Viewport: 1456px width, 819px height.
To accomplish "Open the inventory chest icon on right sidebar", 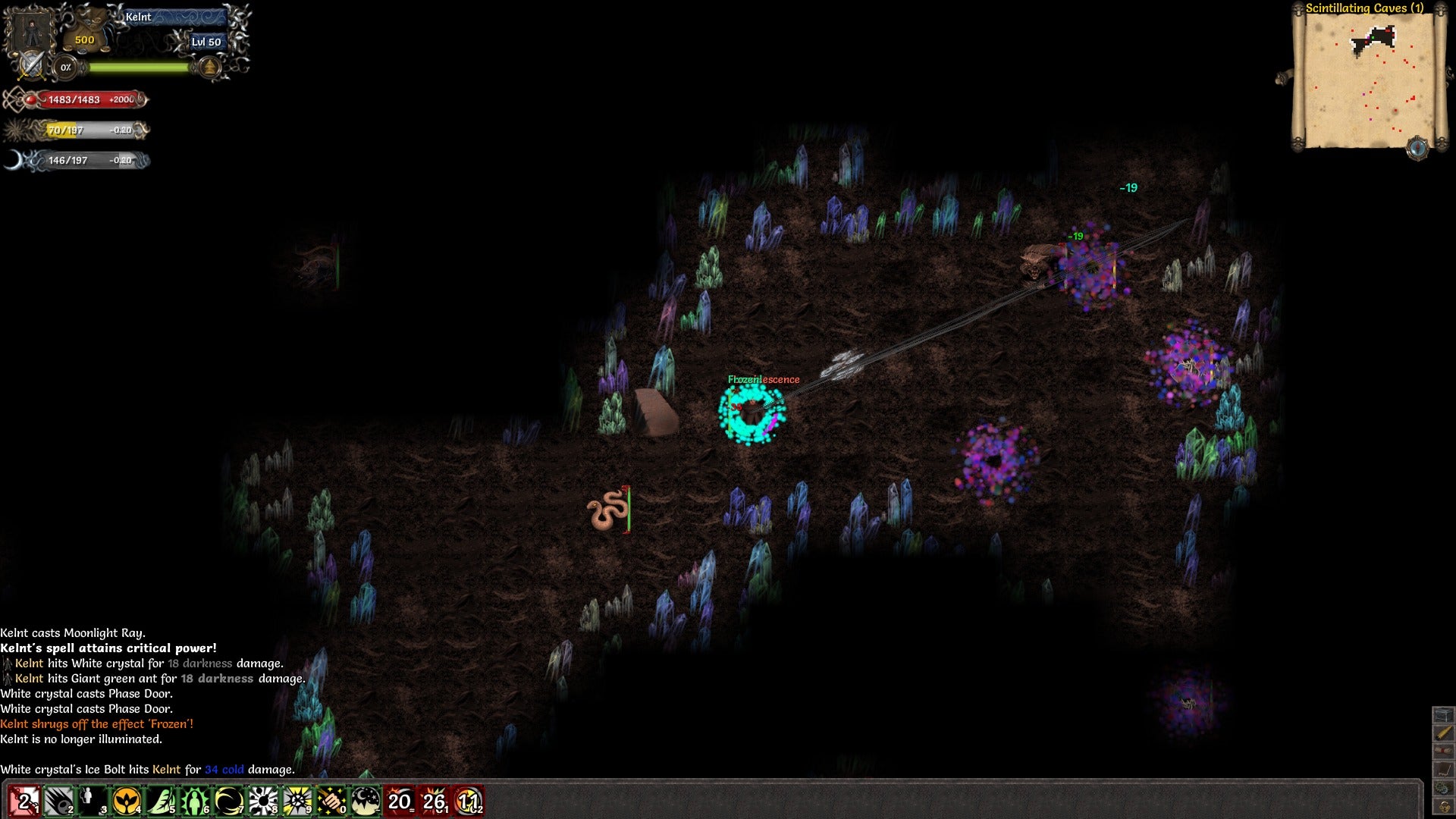I will click(x=1444, y=714).
